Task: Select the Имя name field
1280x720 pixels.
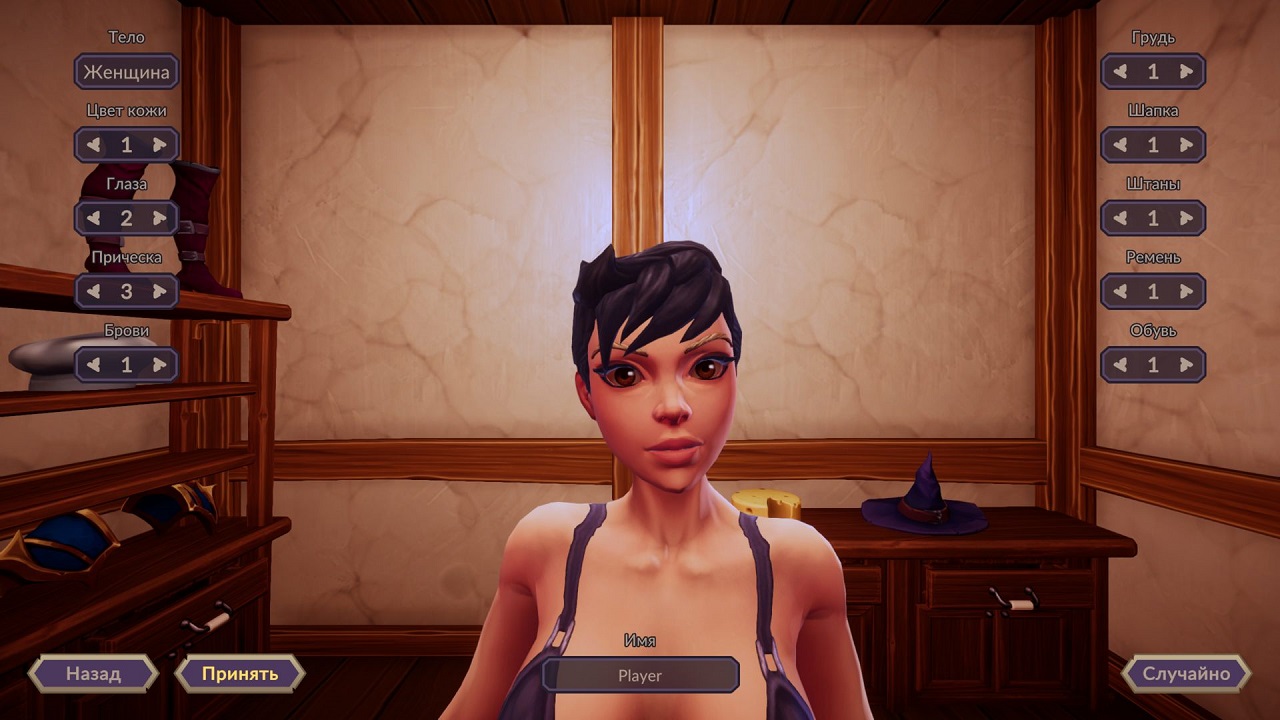Action: (x=640, y=675)
